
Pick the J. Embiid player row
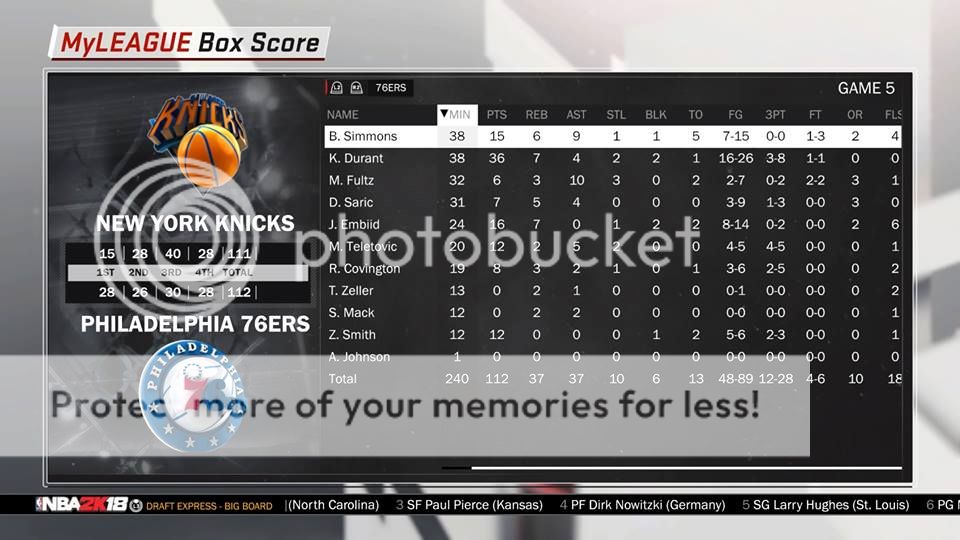[354, 224]
